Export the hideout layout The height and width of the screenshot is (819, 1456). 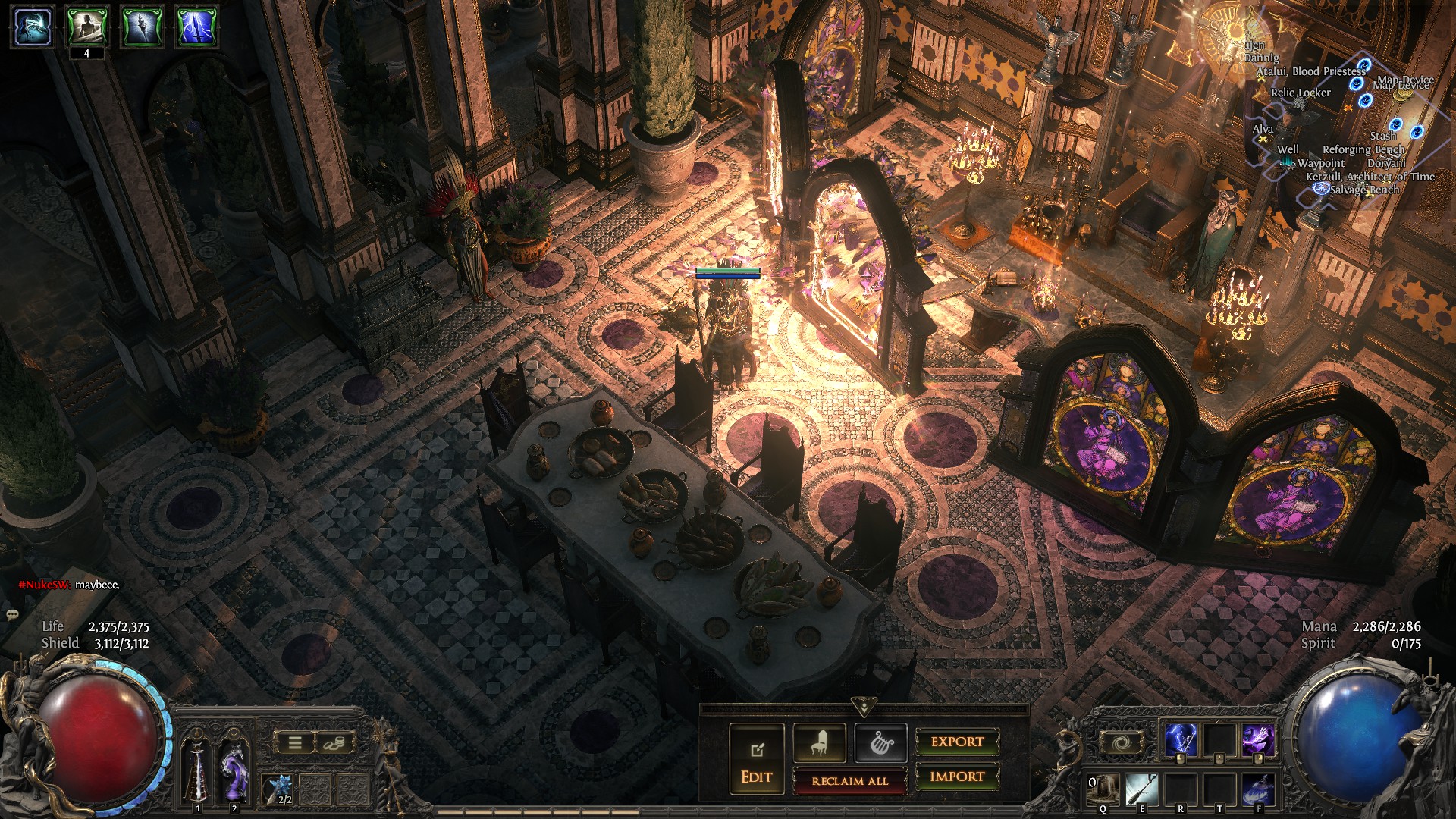point(957,742)
